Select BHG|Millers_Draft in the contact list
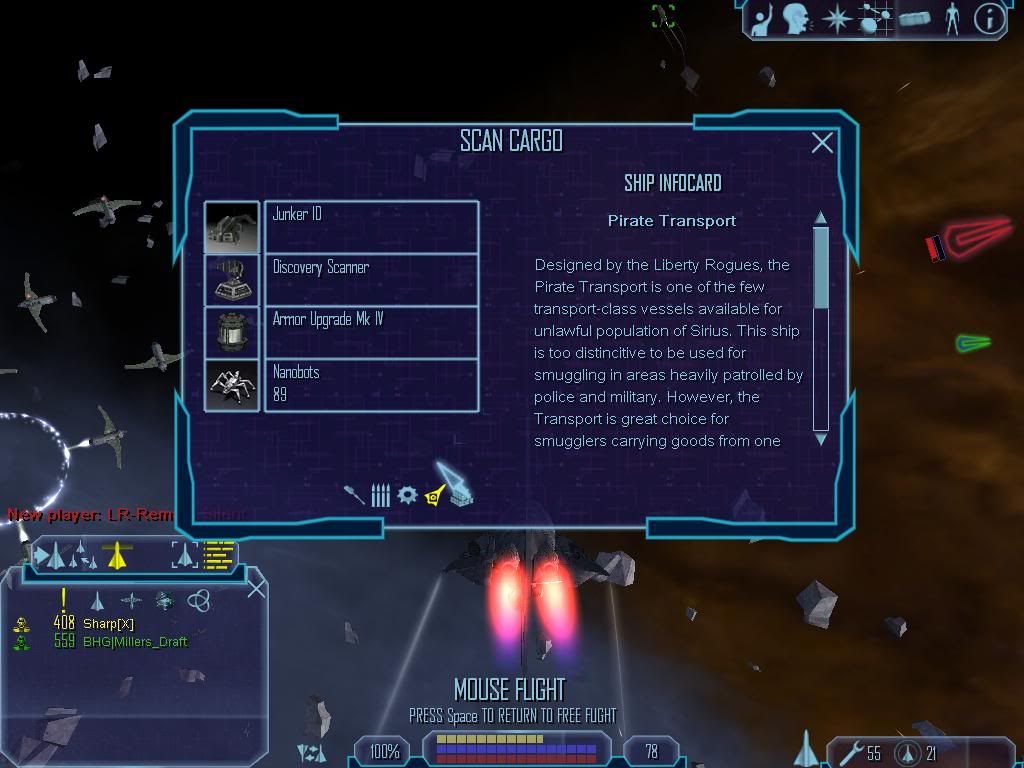Screen dimensions: 1024x768 [x=135, y=642]
